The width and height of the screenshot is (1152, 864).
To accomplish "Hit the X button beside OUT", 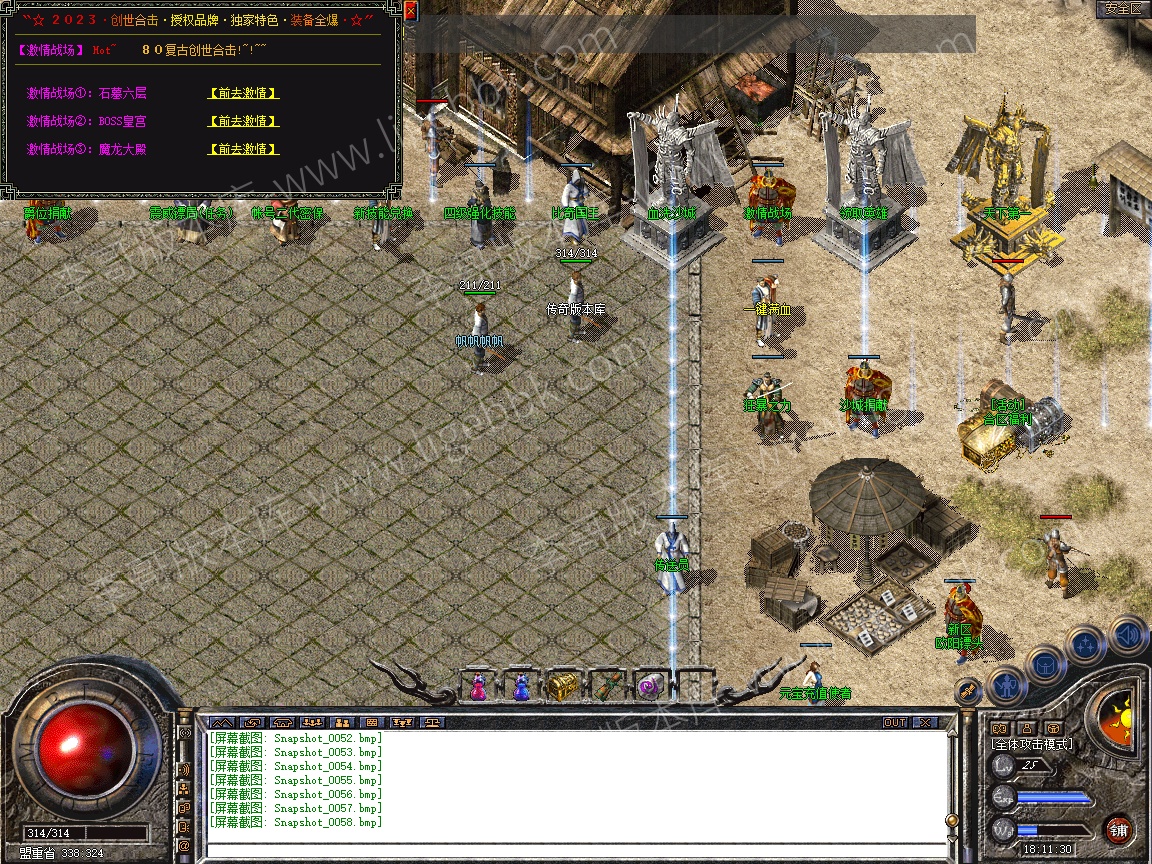I will pos(924,722).
